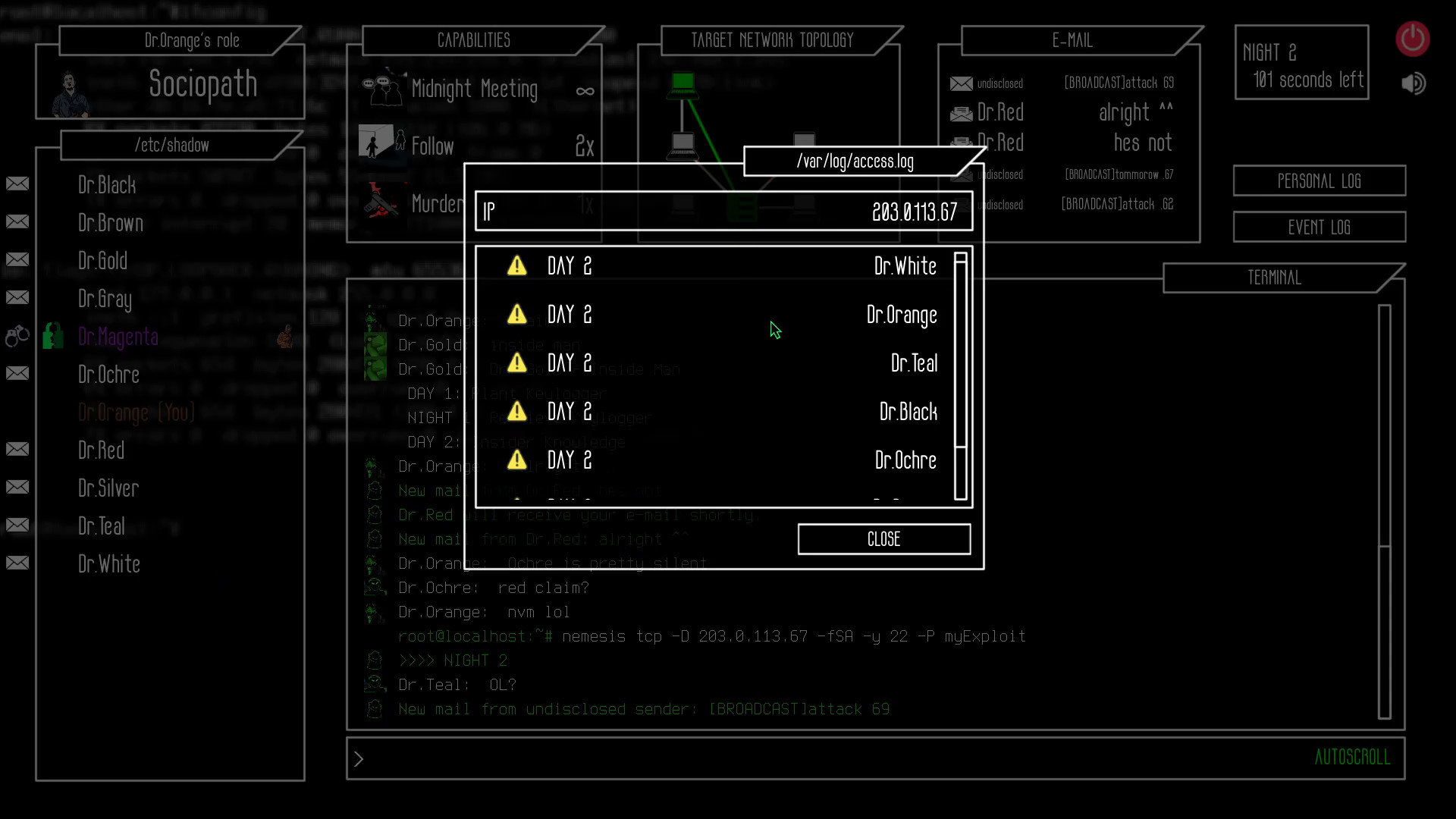Click the warning triangle beside Dr.White's entry
The width and height of the screenshot is (1456, 819).
click(x=517, y=265)
